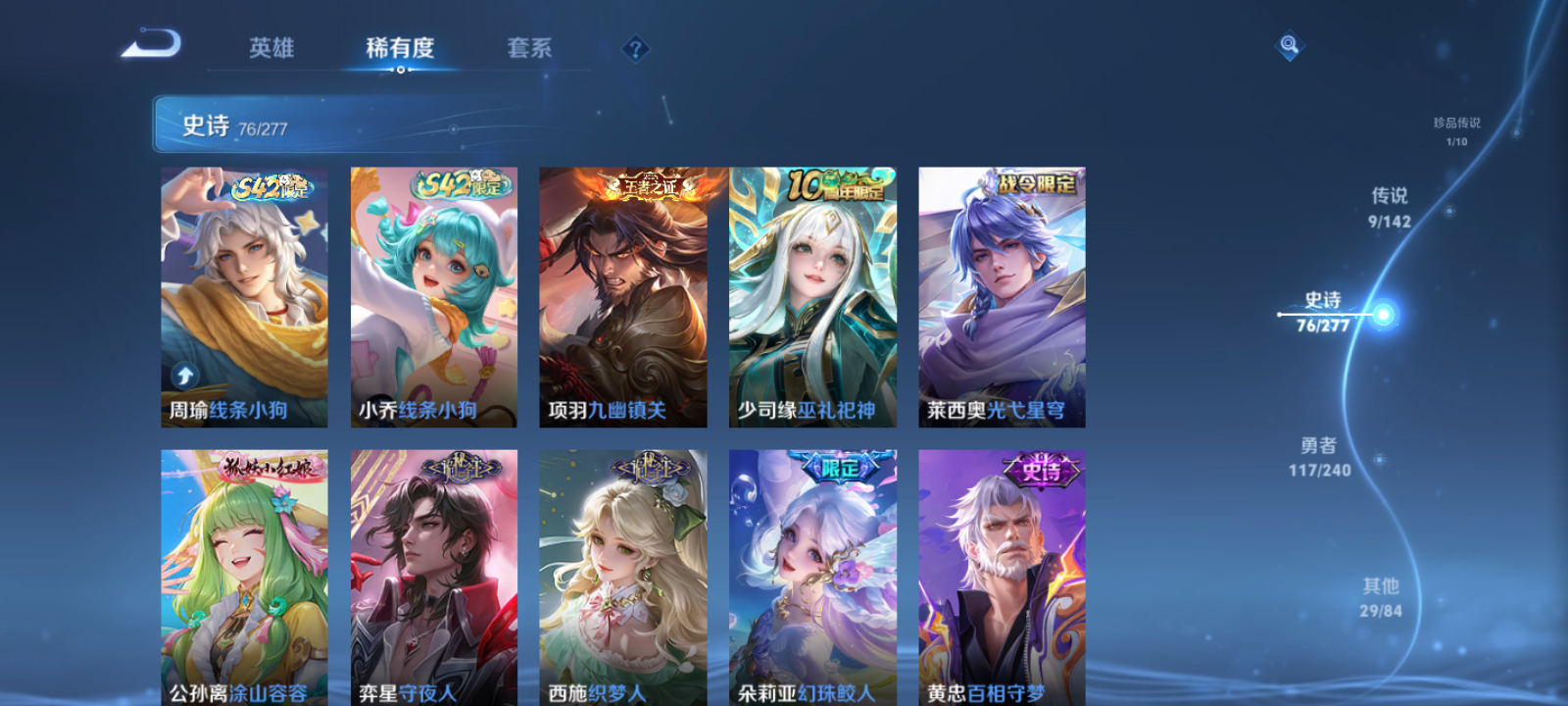Select the 稀有度 tab
1568x706 pixels.
click(398, 48)
